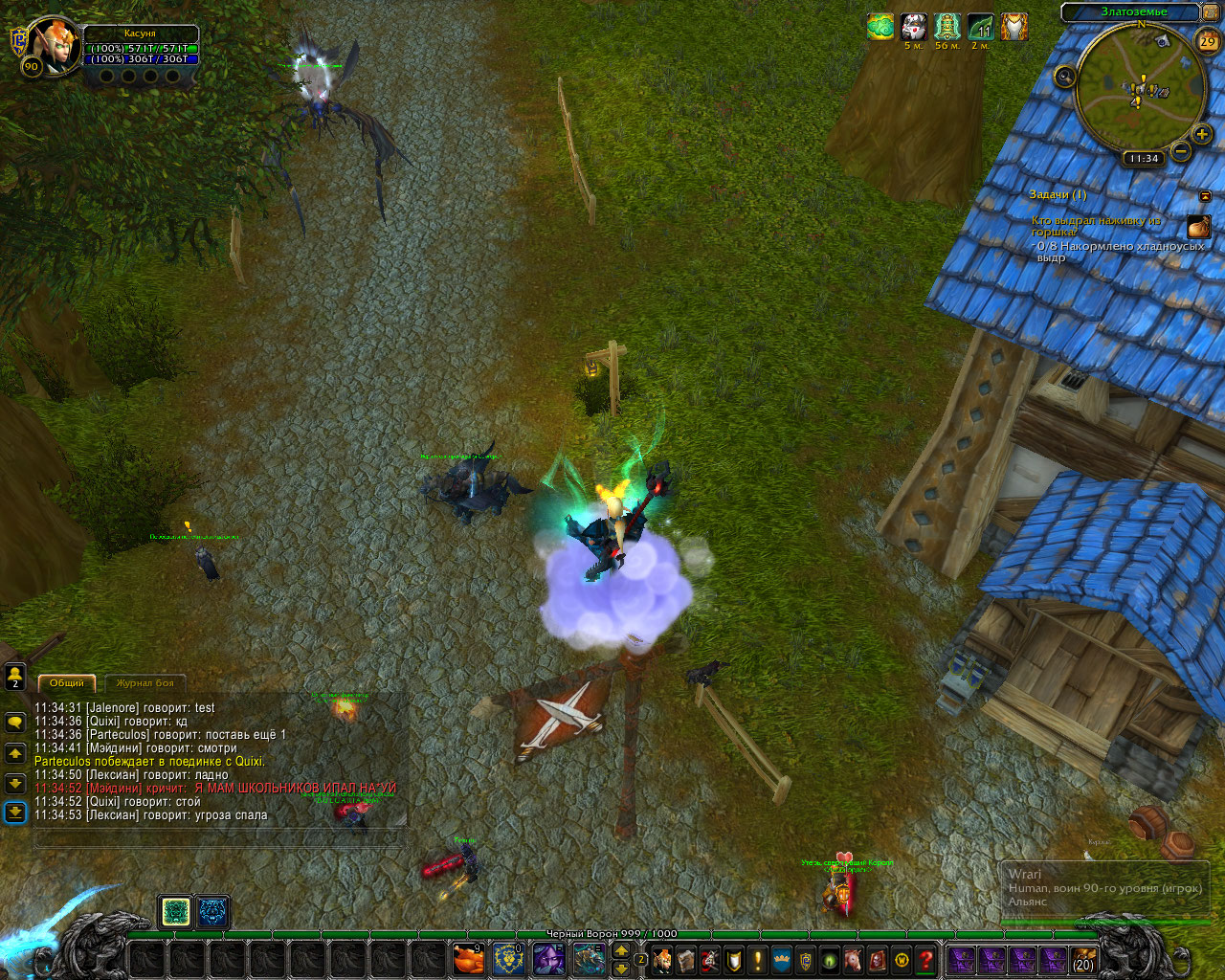Screen dimensions: 1225x980
Task: Collapse the Задачи quest tracker
Action: coord(1205,195)
